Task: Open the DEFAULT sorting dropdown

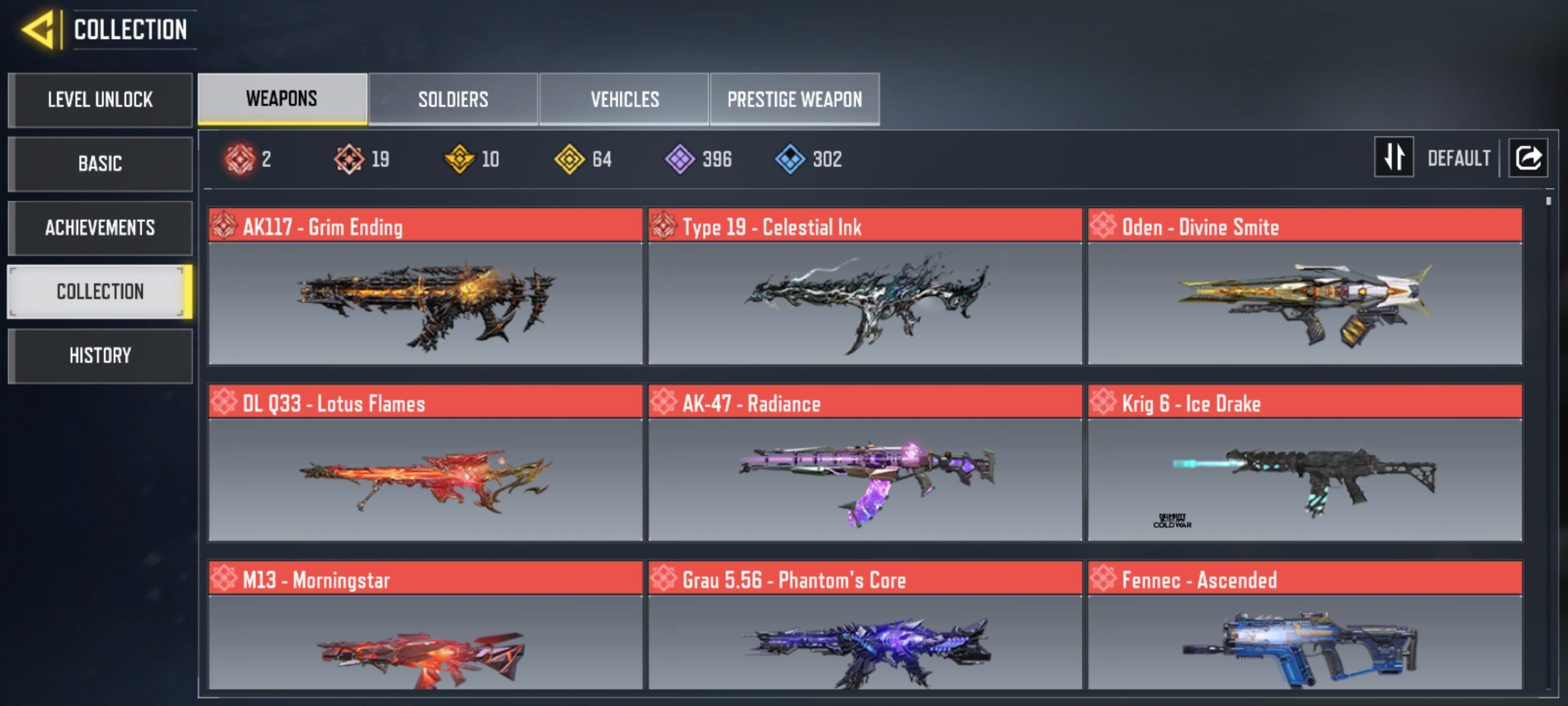Action: pos(1460,158)
